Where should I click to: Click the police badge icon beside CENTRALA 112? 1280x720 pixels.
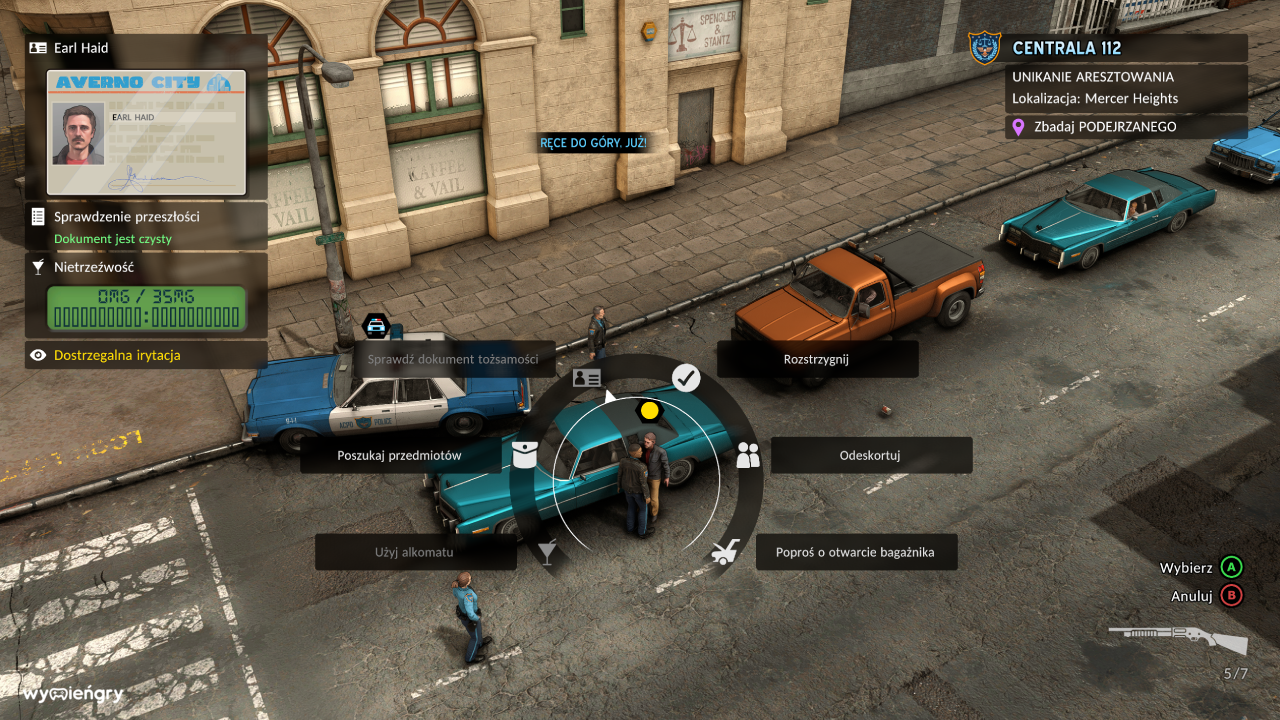point(985,47)
